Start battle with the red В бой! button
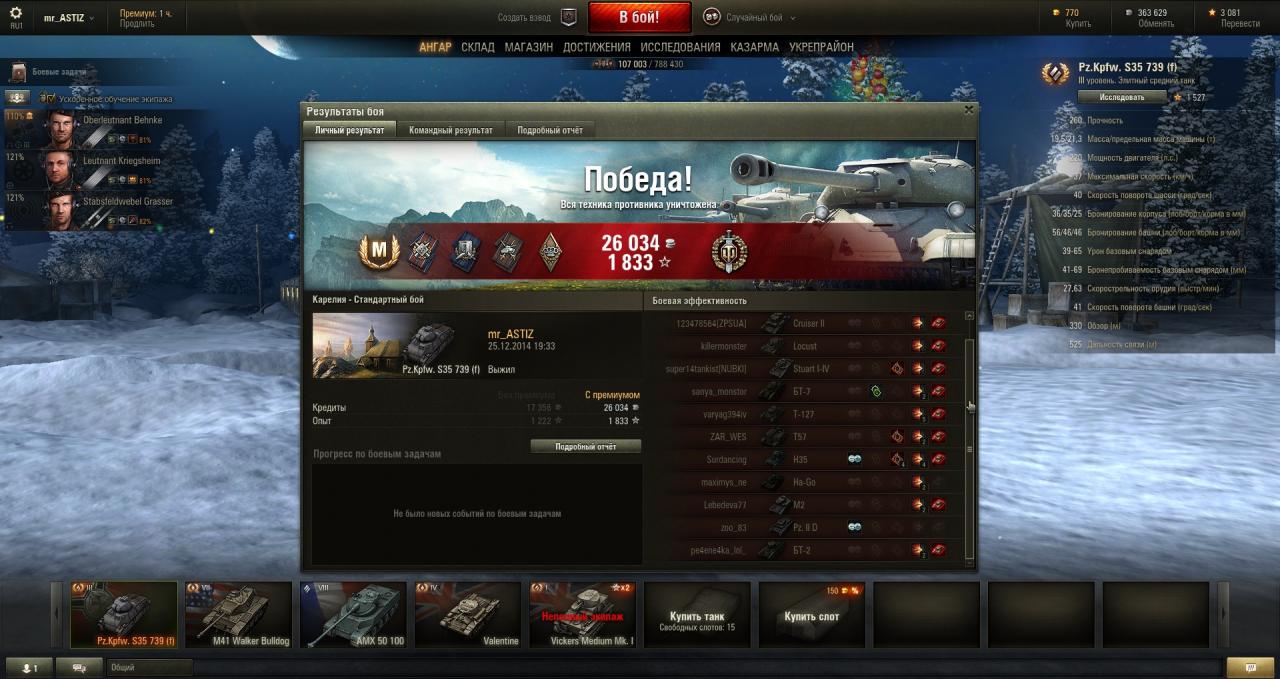 [x=639, y=17]
